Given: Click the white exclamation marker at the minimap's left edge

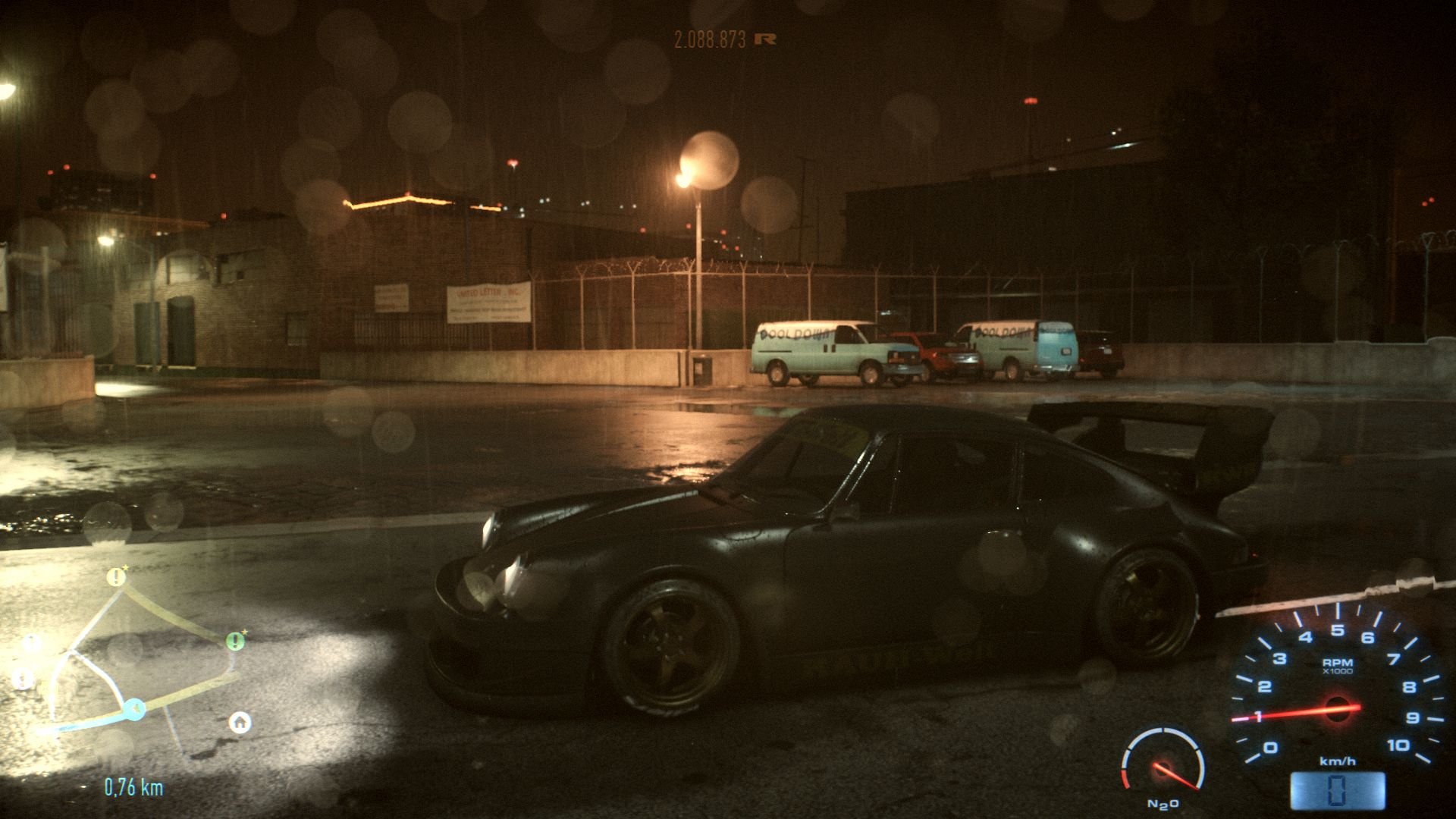Looking at the screenshot, I should pos(30,644).
